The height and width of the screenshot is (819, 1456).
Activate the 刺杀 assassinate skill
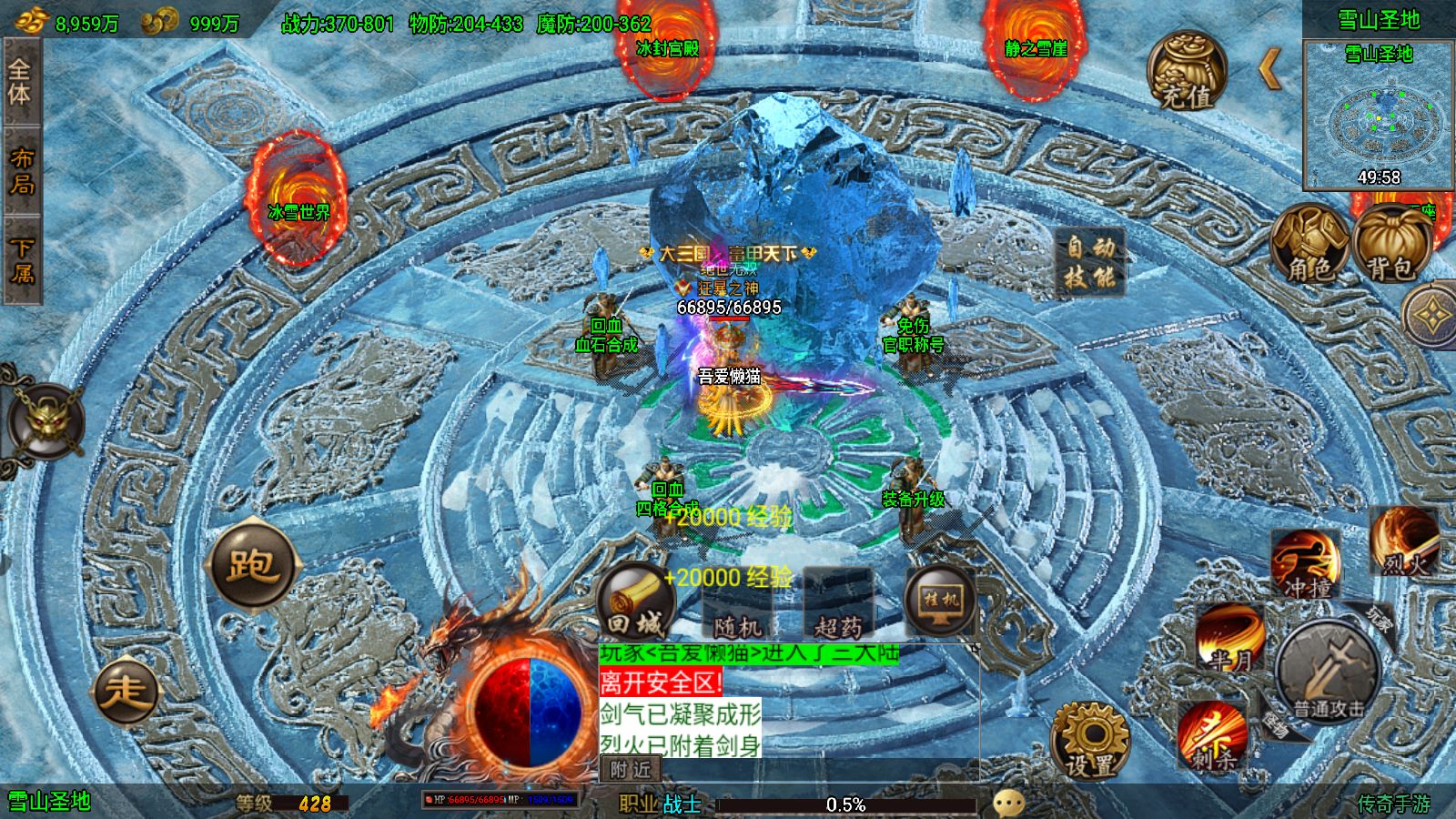tap(1211, 735)
